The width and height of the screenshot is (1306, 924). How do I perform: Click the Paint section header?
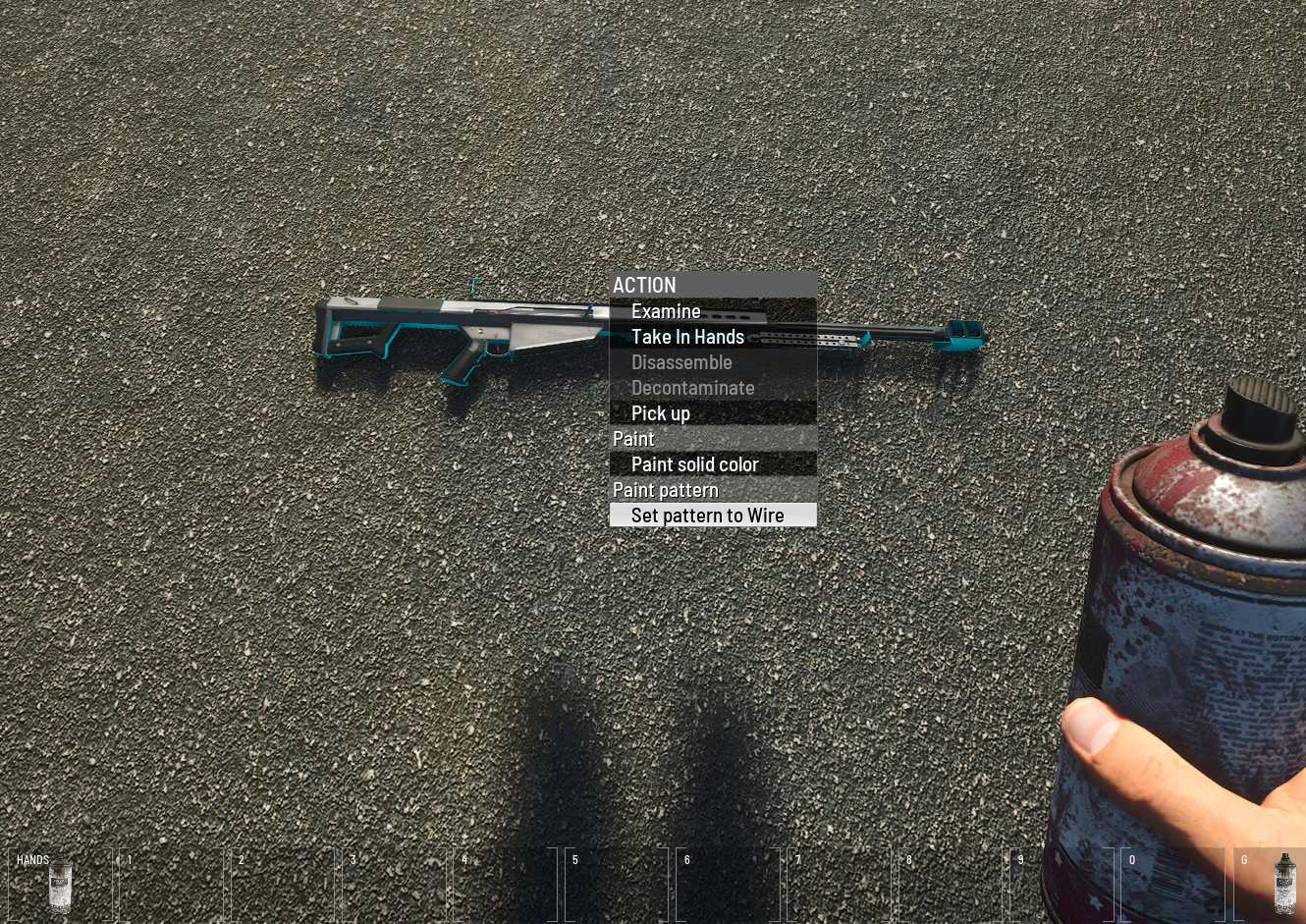pos(633,438)
